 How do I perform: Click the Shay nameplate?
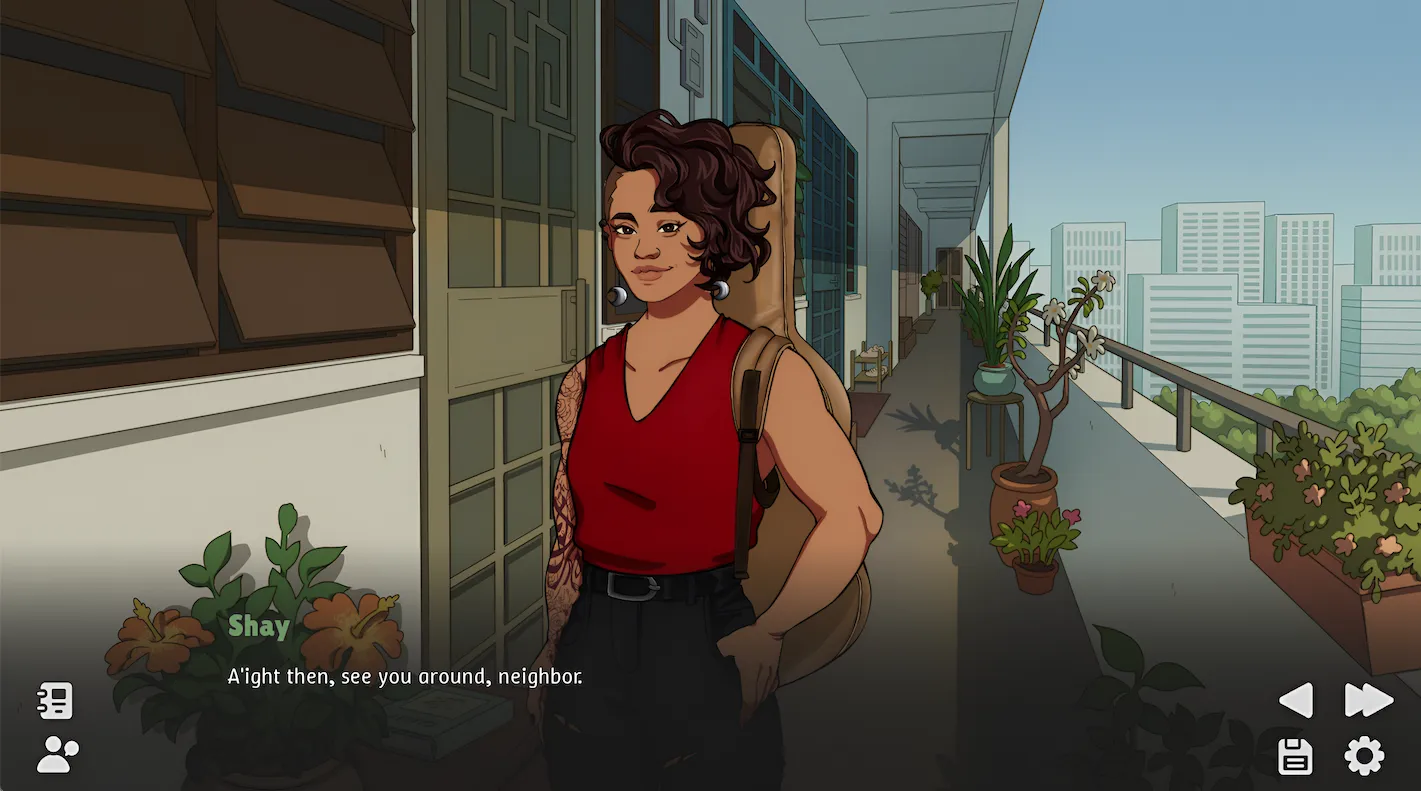pos(259,626)
